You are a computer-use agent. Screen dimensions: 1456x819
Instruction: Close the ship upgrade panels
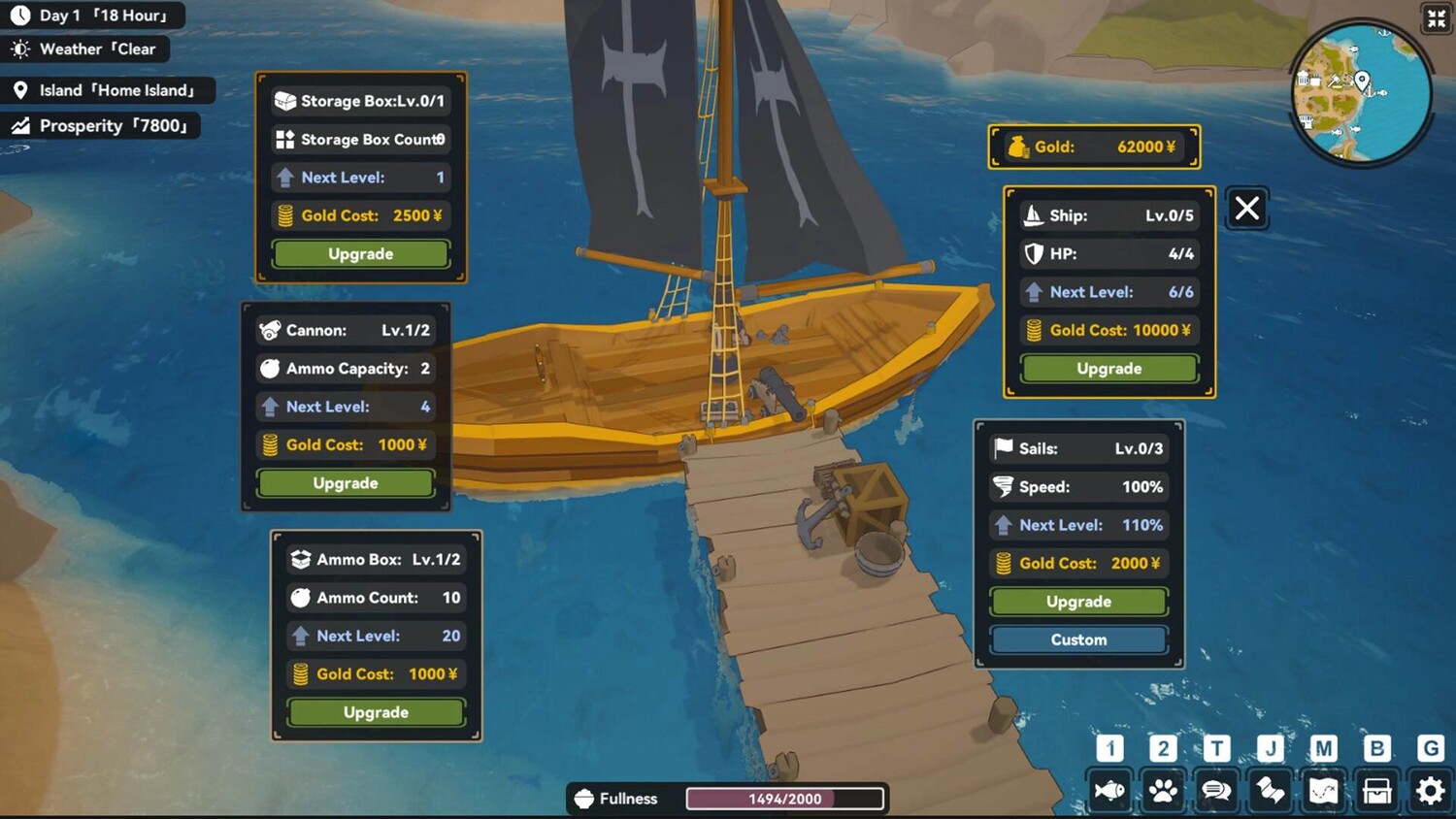pos(1247,208)
